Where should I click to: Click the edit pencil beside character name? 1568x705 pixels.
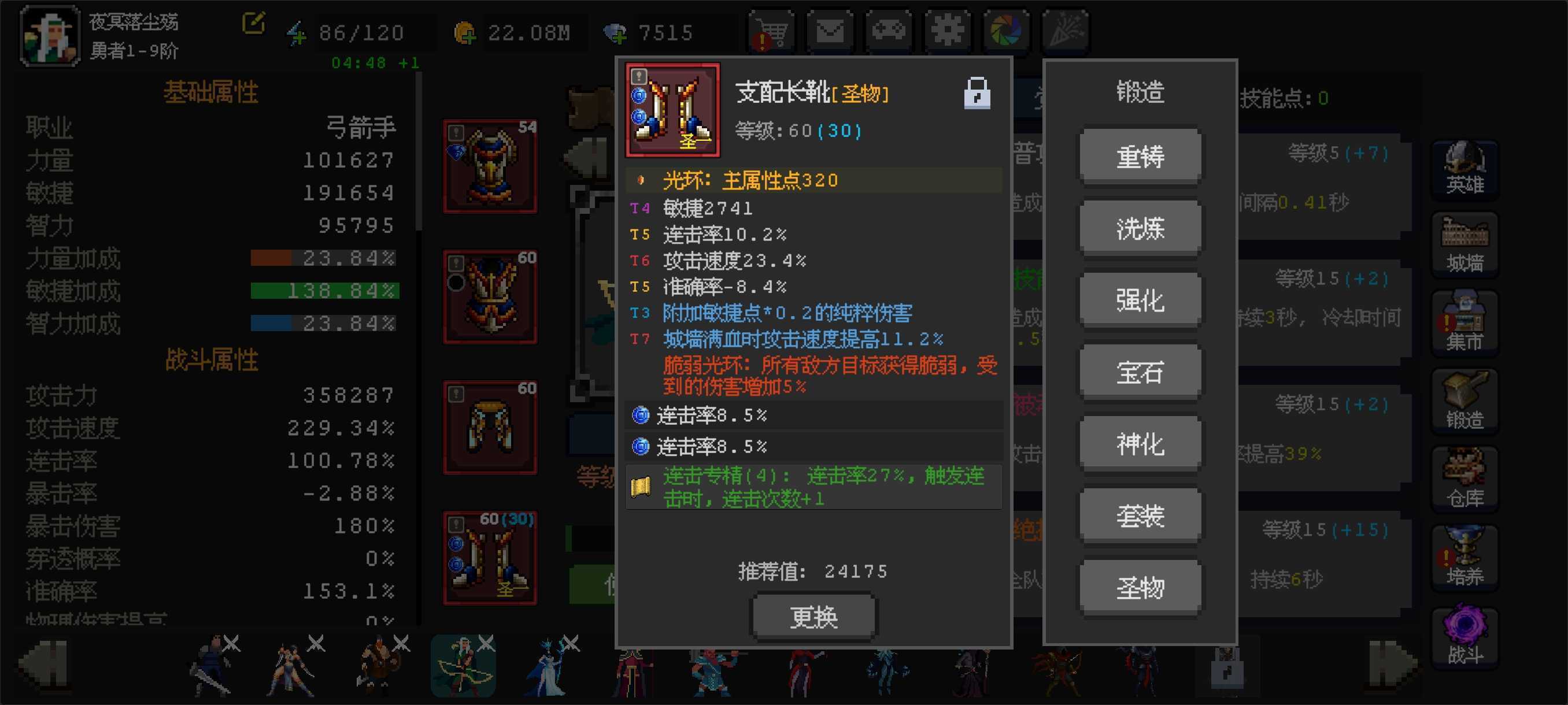[255, 21]
